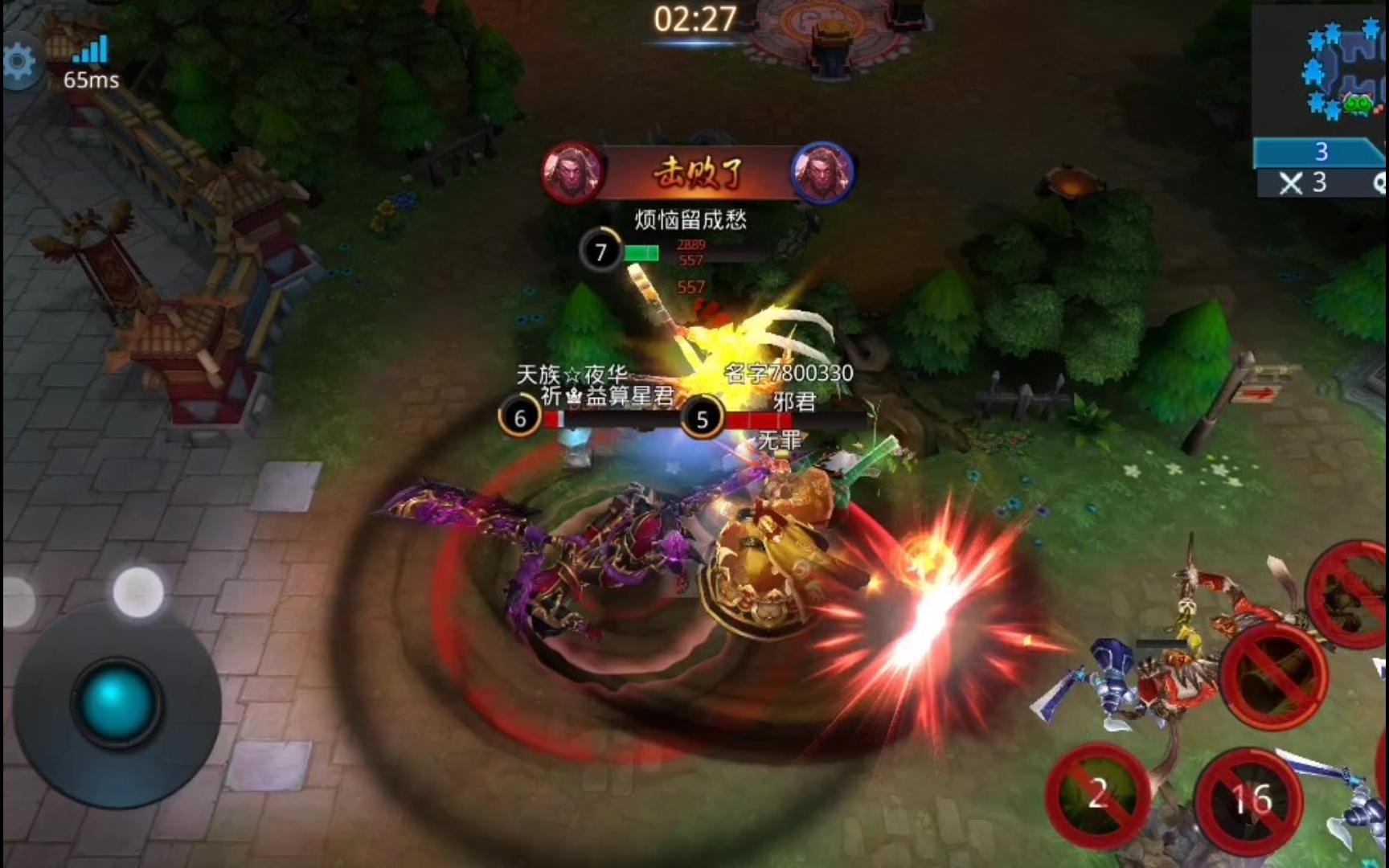Select the skill showing a 2 cooldown
Screen dimensions: 1389x868
pyautogui.click(x=1097, y=794)
